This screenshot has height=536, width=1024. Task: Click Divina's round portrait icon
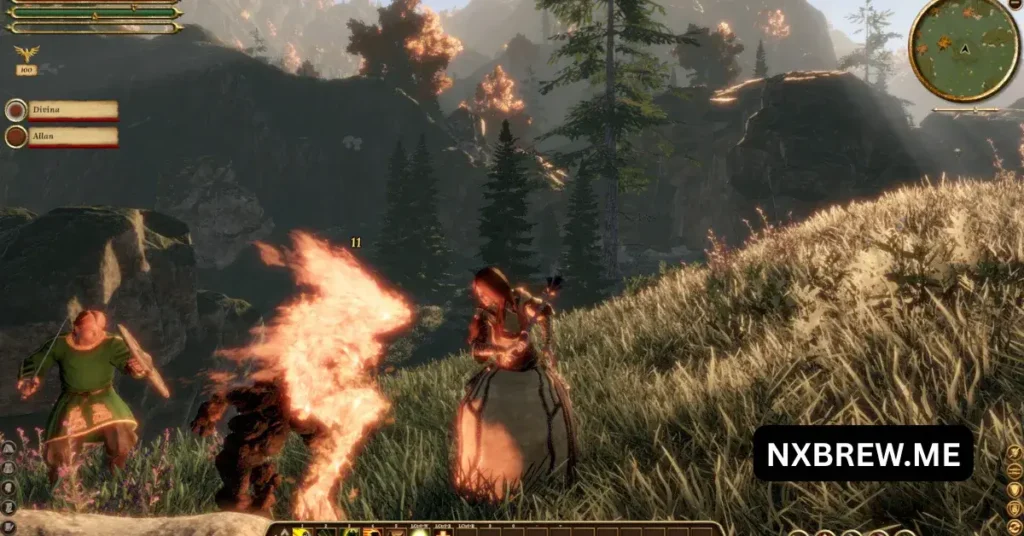[x=16, y=110]
